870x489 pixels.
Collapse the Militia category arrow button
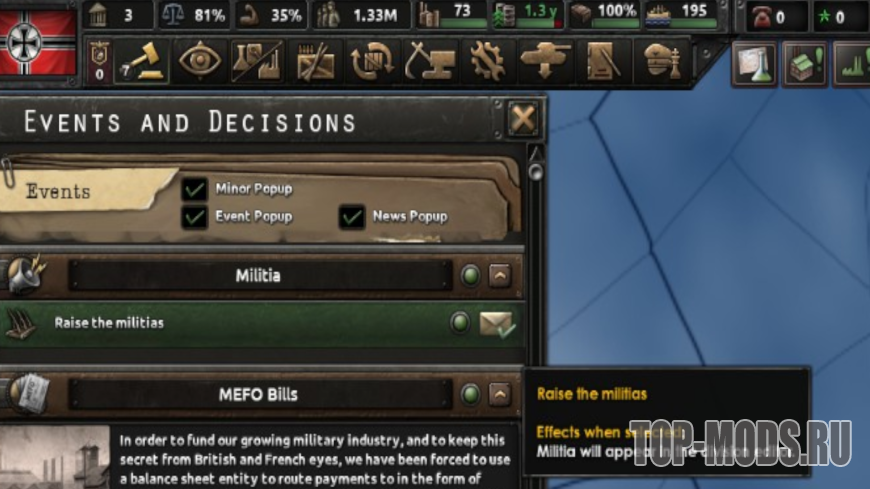500,275
